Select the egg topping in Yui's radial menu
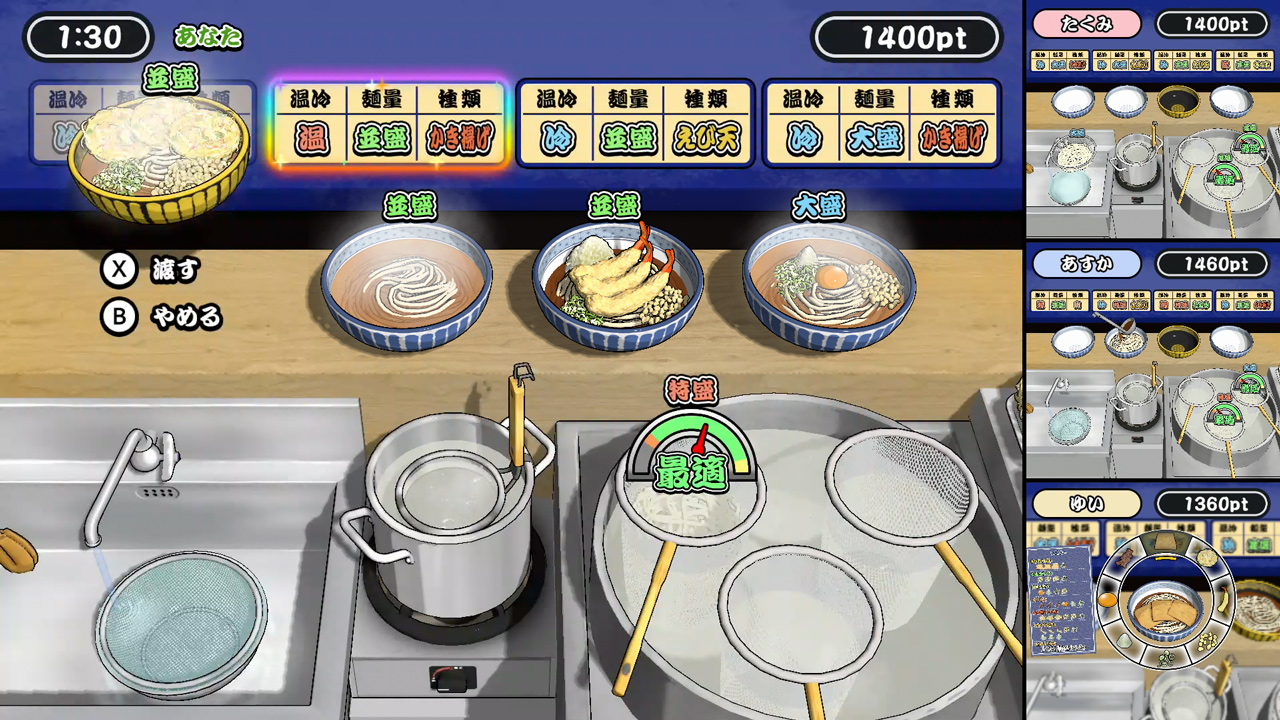1280x720 pixels. point(1107,599)
